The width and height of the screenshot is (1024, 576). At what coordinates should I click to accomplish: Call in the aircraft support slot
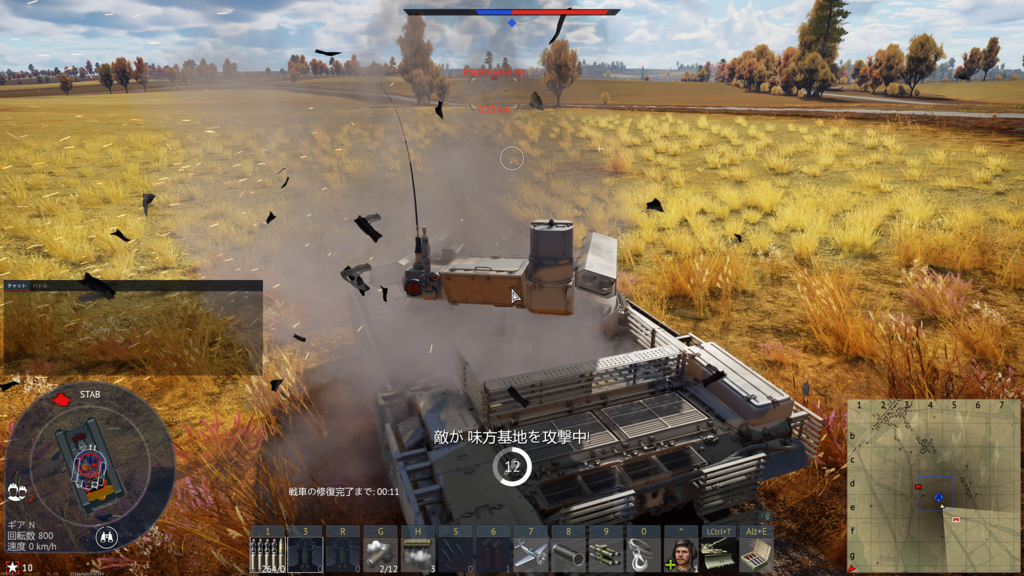[x=531, y=553]
